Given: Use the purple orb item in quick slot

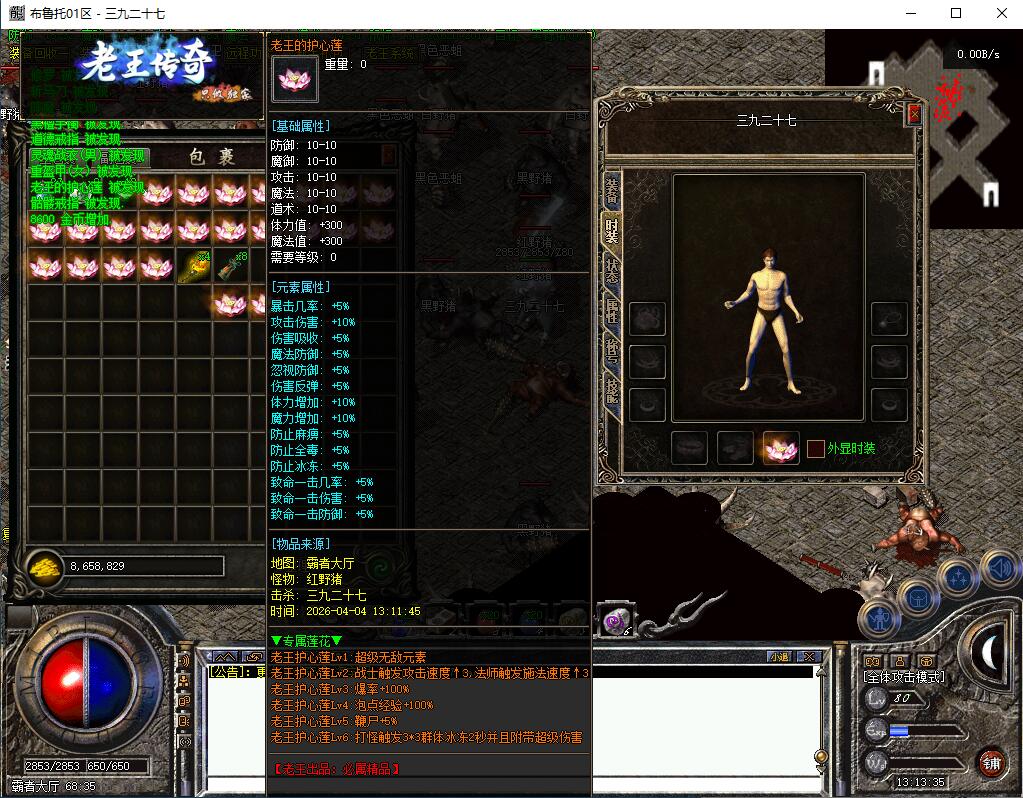Looking at the screenshot, I should click(x=613, y=621).
